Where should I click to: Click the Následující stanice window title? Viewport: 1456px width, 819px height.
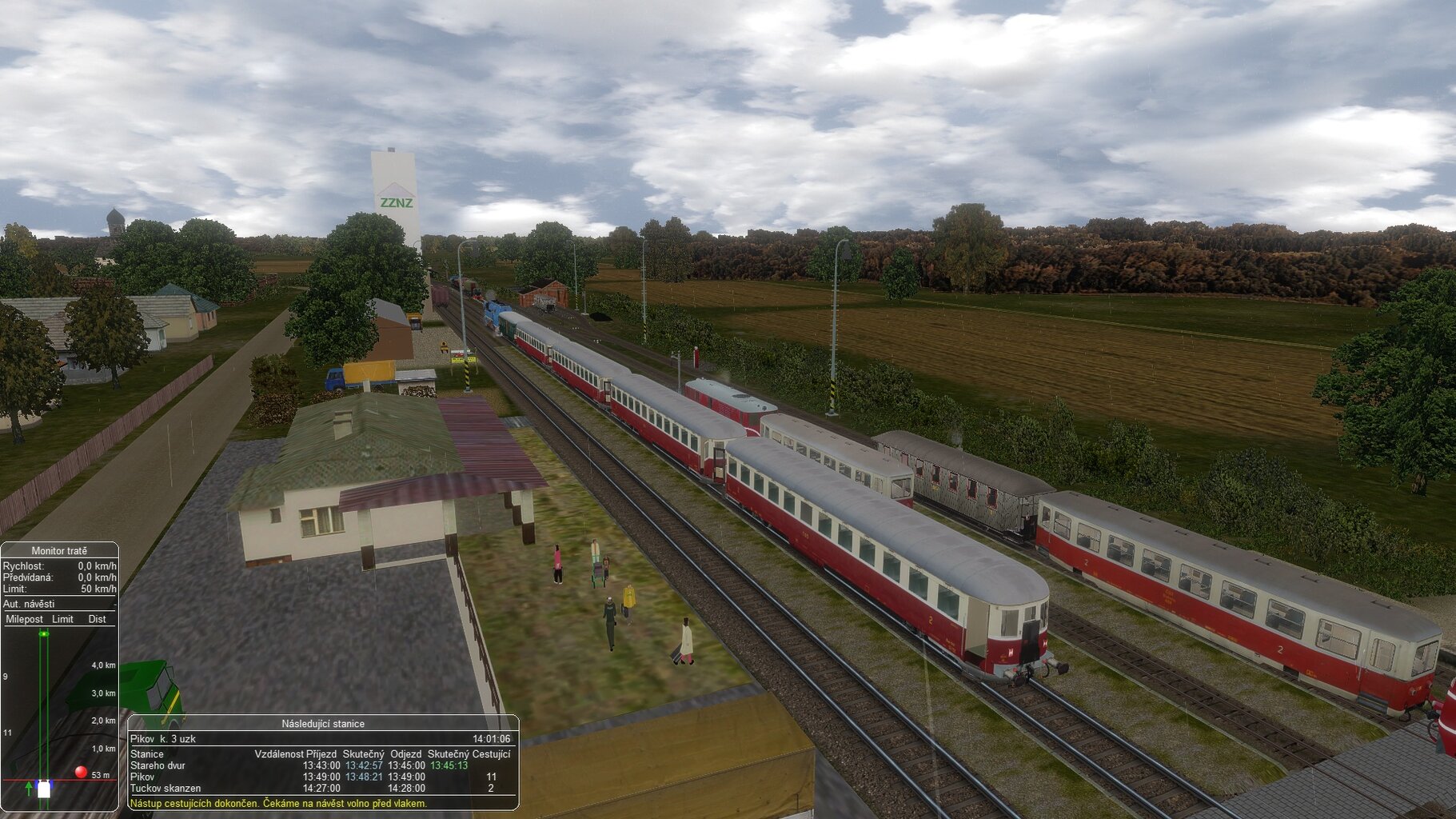click(322, 724)
